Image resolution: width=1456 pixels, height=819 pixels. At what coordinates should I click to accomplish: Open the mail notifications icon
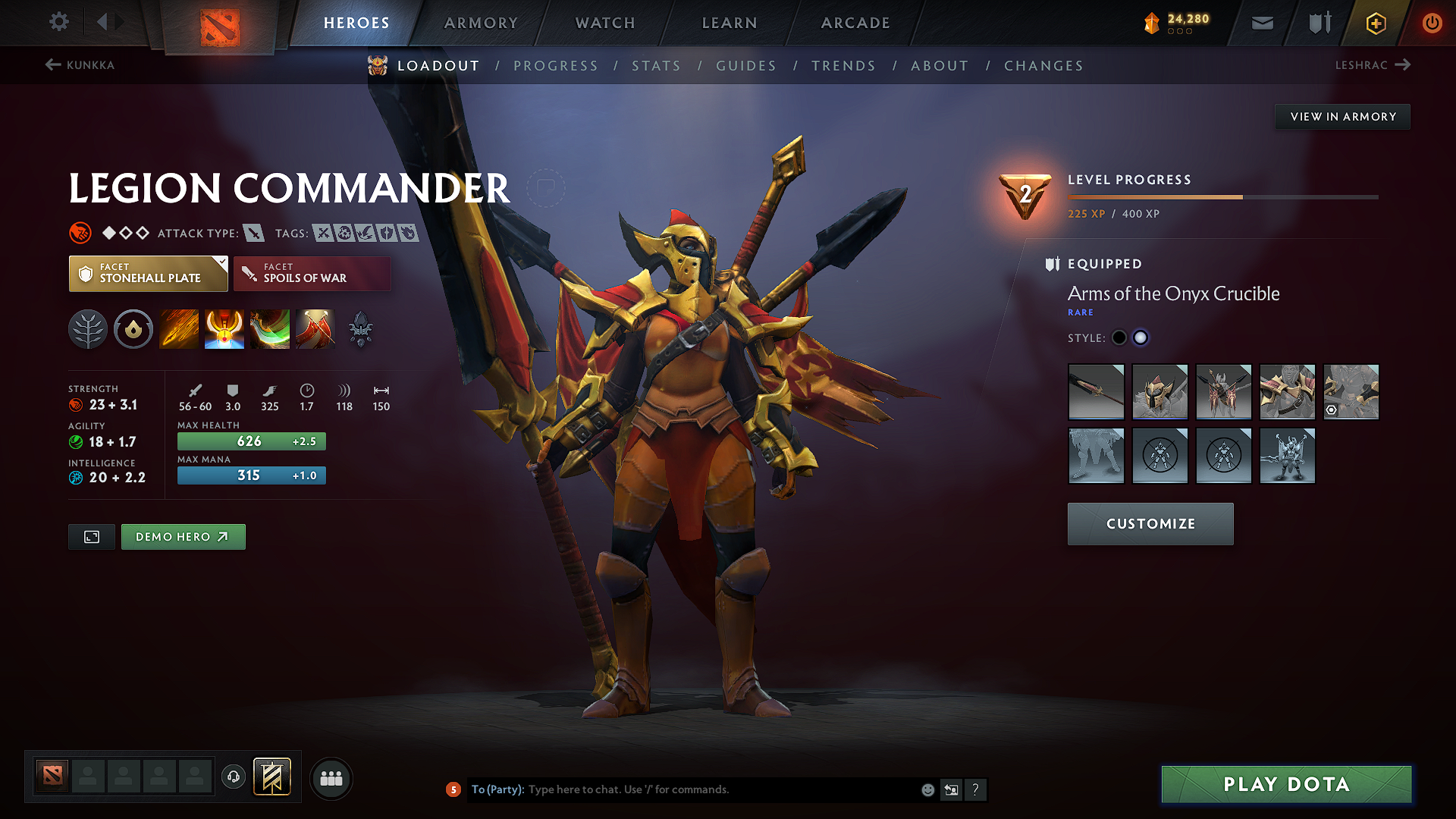(1262, 22)
